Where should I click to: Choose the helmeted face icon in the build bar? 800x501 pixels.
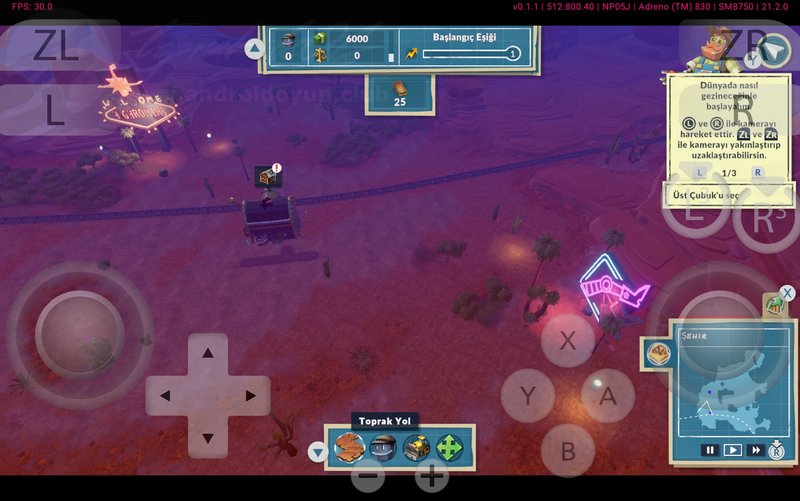tap(383, 448)
